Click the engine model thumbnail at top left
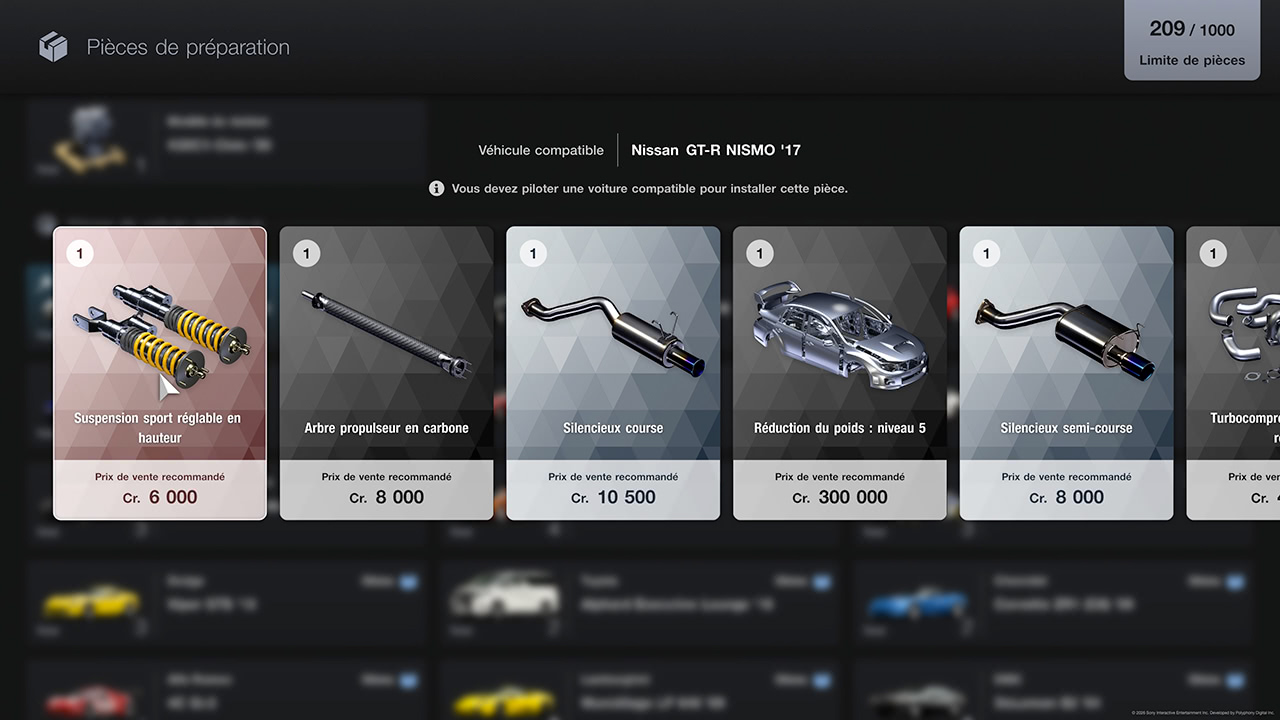 pyautogui.click(x=90, y=137)
